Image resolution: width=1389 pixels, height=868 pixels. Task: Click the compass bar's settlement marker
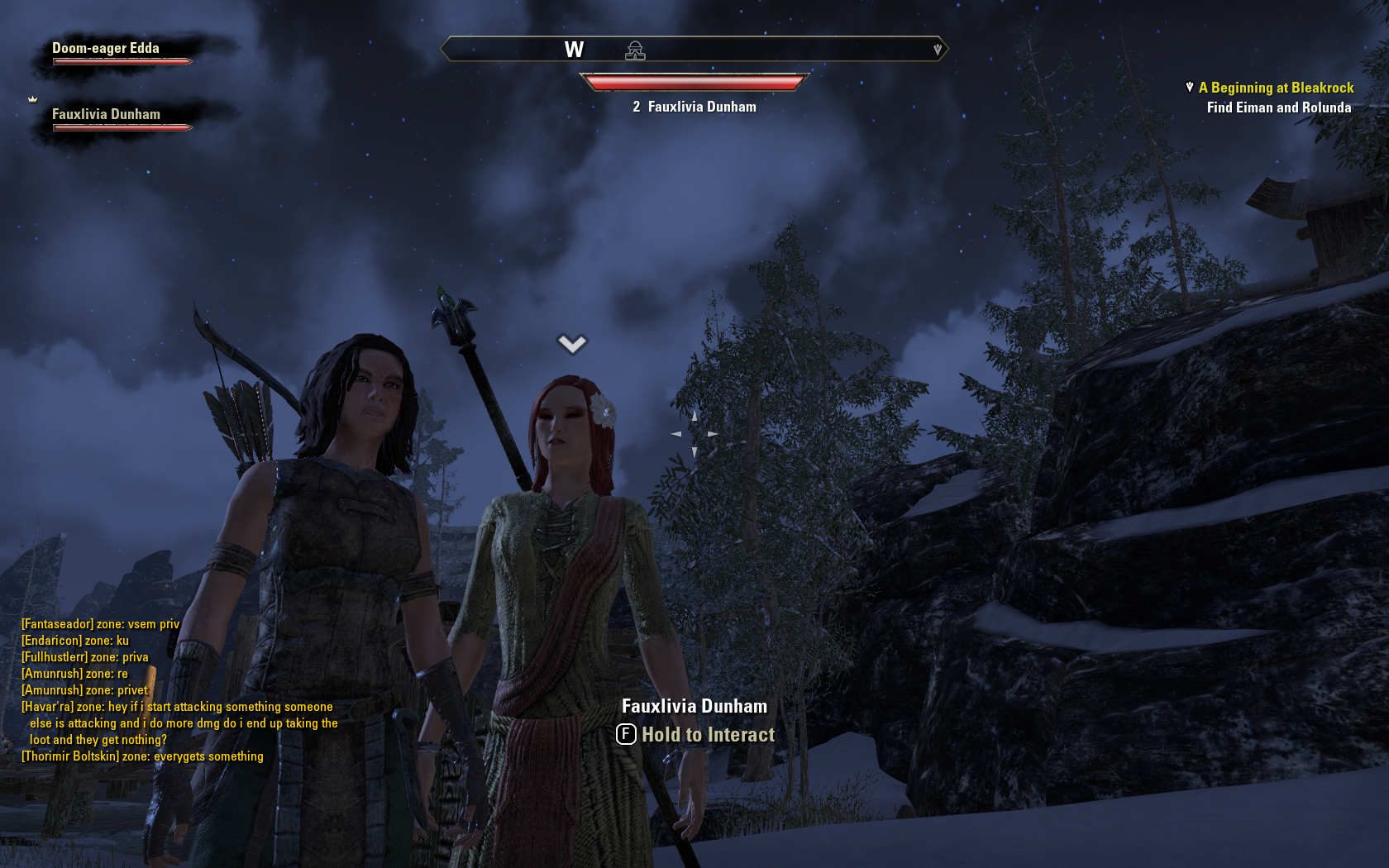635,50
